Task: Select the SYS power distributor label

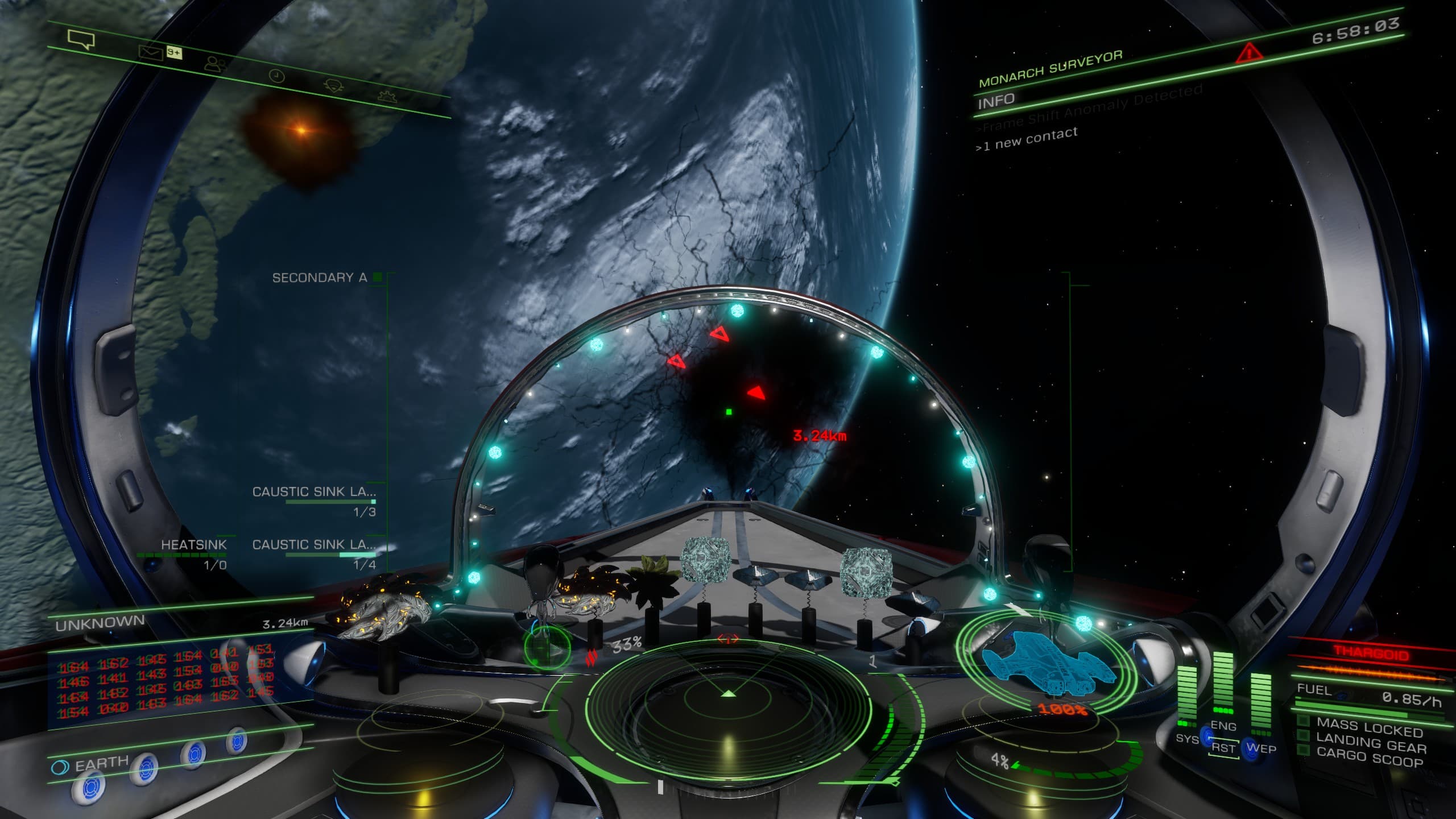Action: [1187, 739]
